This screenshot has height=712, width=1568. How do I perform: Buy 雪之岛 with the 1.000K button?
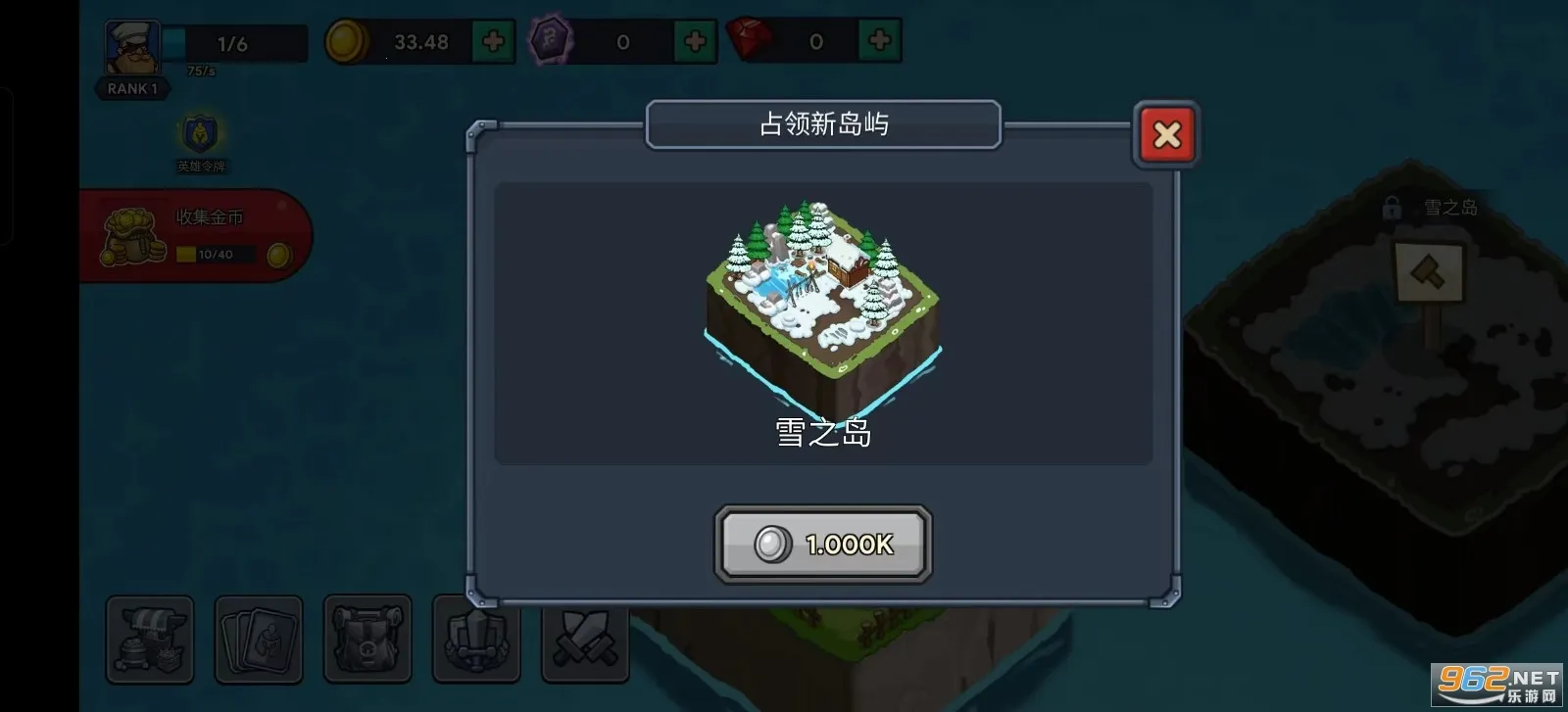point(823,545)
